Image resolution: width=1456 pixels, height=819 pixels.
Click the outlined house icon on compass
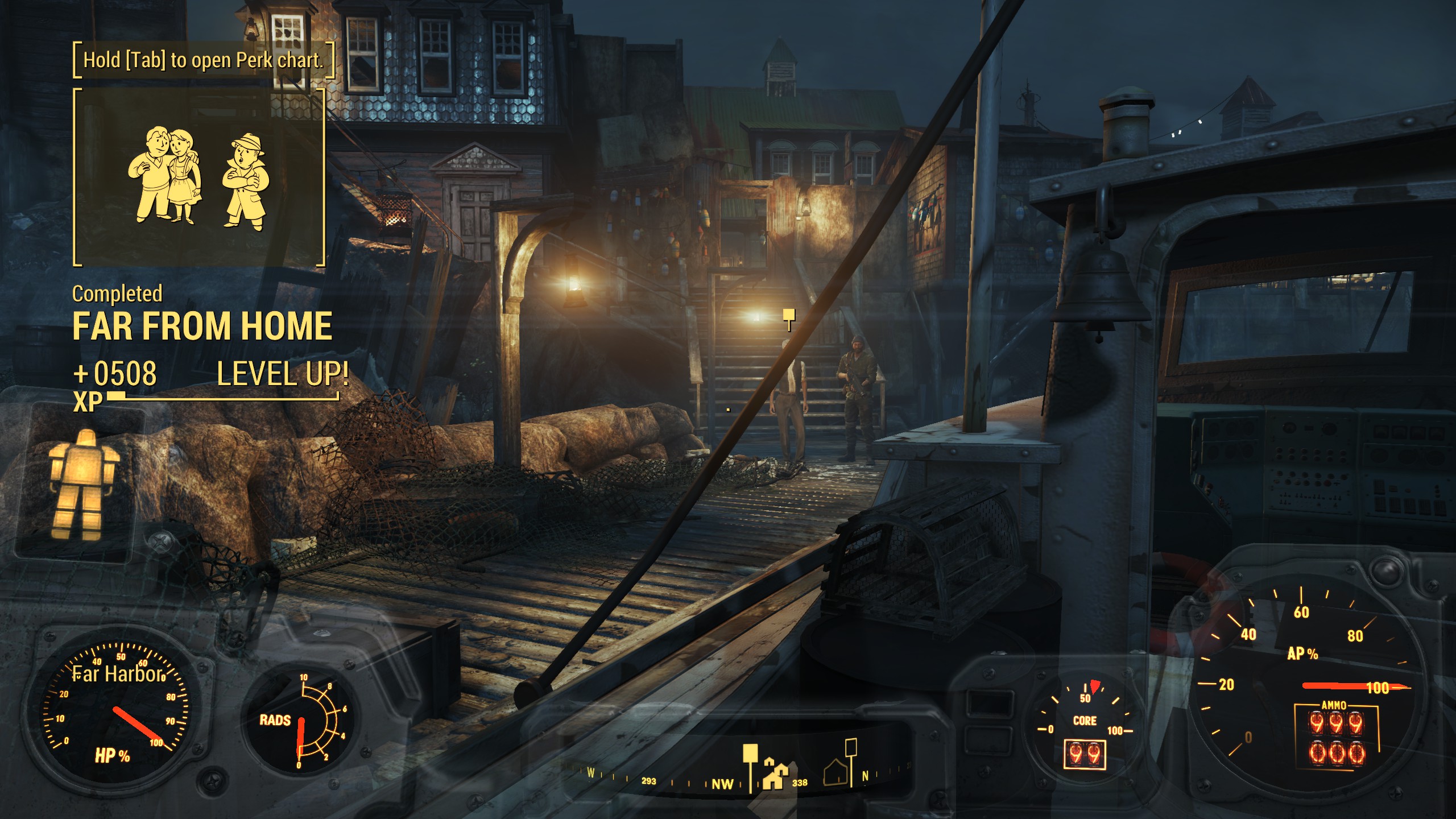tap(835, 772)
